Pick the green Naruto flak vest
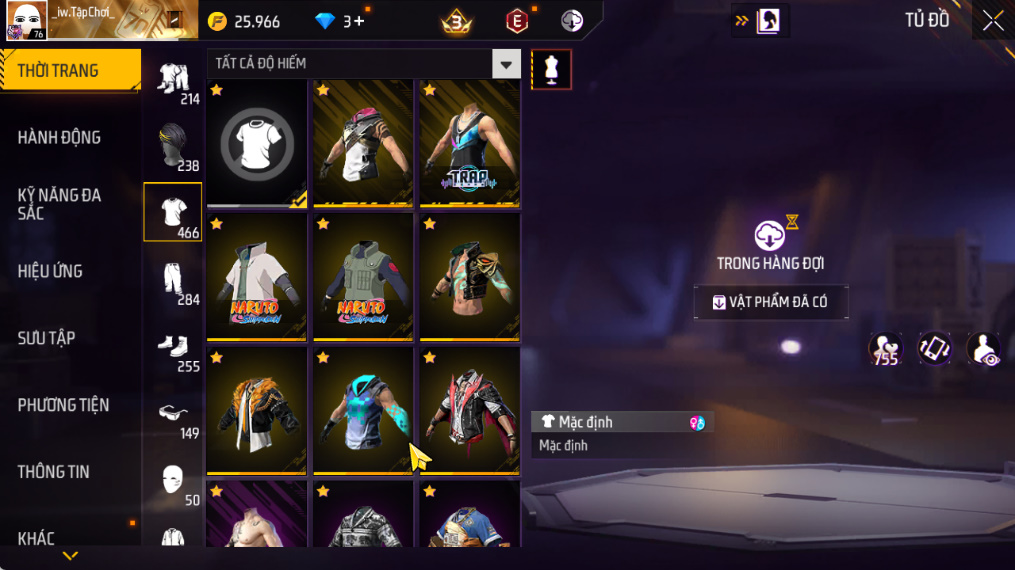This screenshot has width=1015, height=570. point(363,277)
